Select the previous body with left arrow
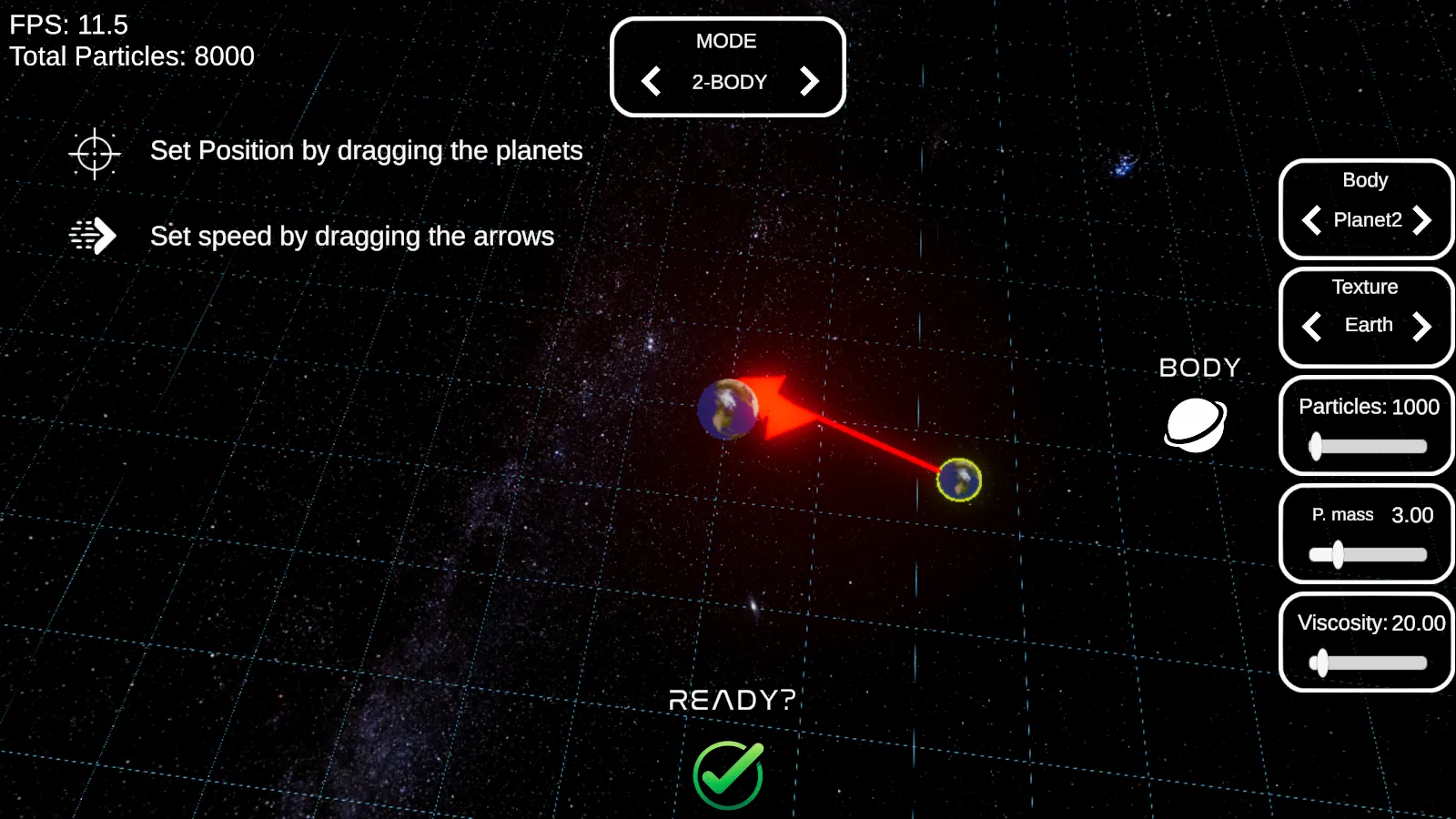 click(1311, 220)
